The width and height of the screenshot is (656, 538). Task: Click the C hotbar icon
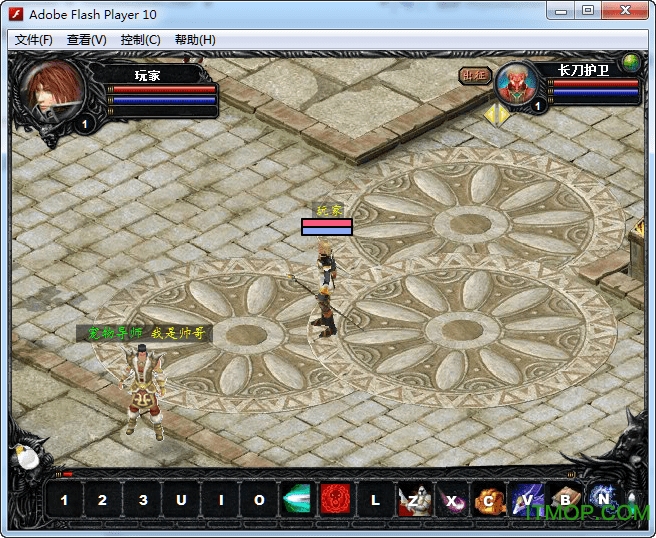pyautogui.click(x=488, y=500)
